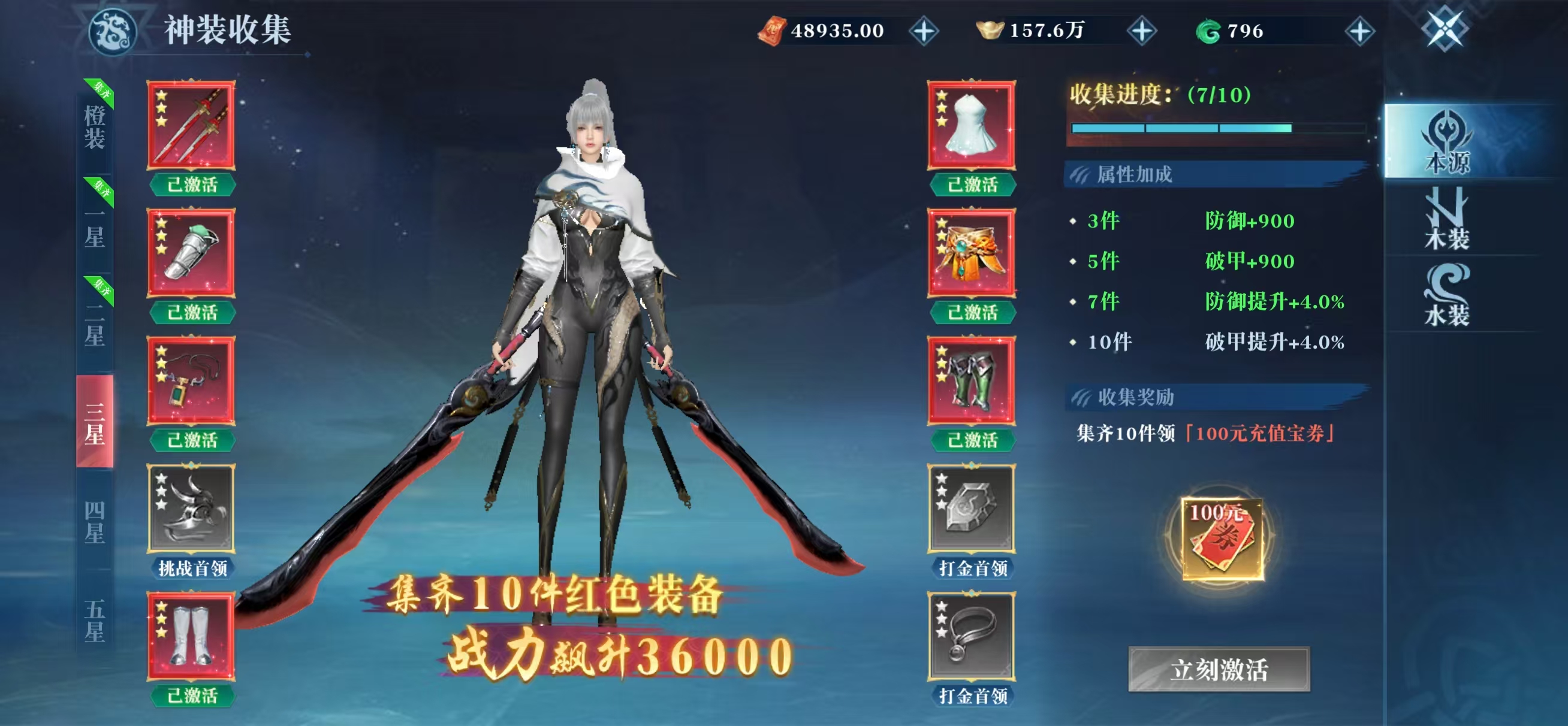Select the 三星 tab

tap(95, 422)
